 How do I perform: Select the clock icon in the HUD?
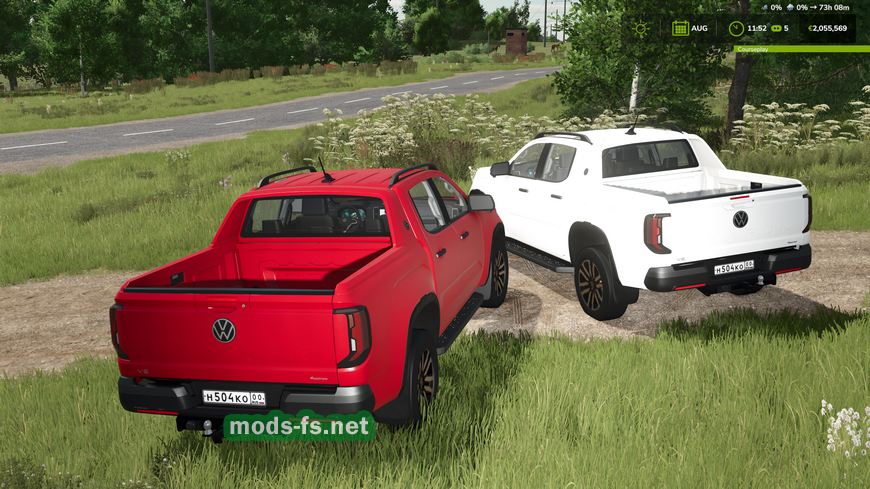click(x=736, y=28)
